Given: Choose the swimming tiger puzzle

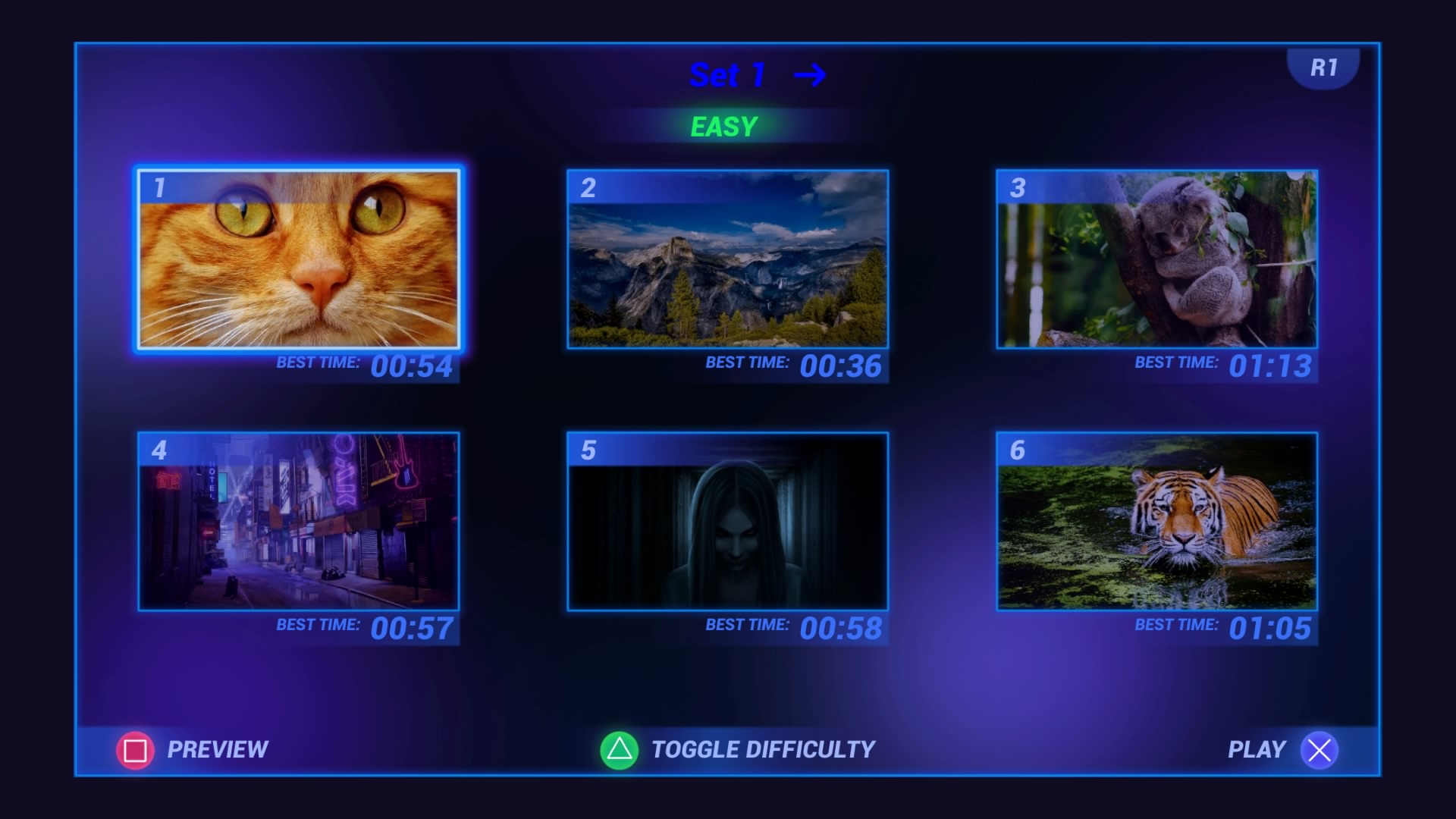Looking at the screenshot, I should click(1156, 522).
